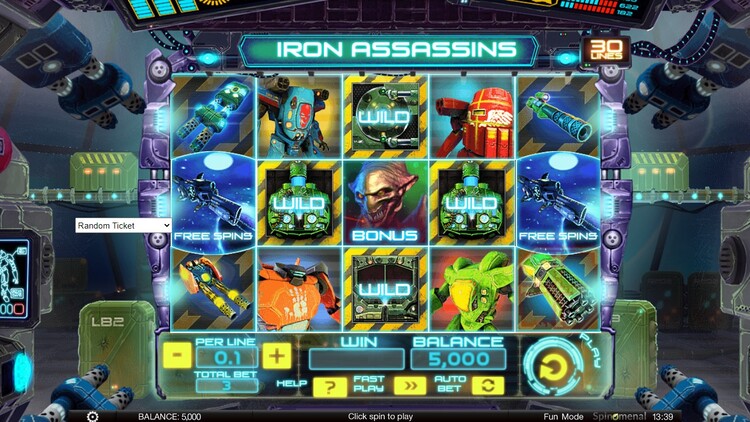Image resolution: width=750 pixels, height=422 pixels.
Task: Open the gear settings icon
Action: pos(92,416)
